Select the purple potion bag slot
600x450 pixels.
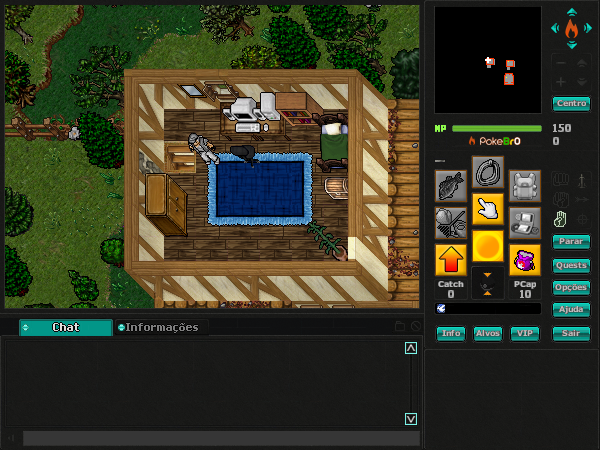[525, 260]
